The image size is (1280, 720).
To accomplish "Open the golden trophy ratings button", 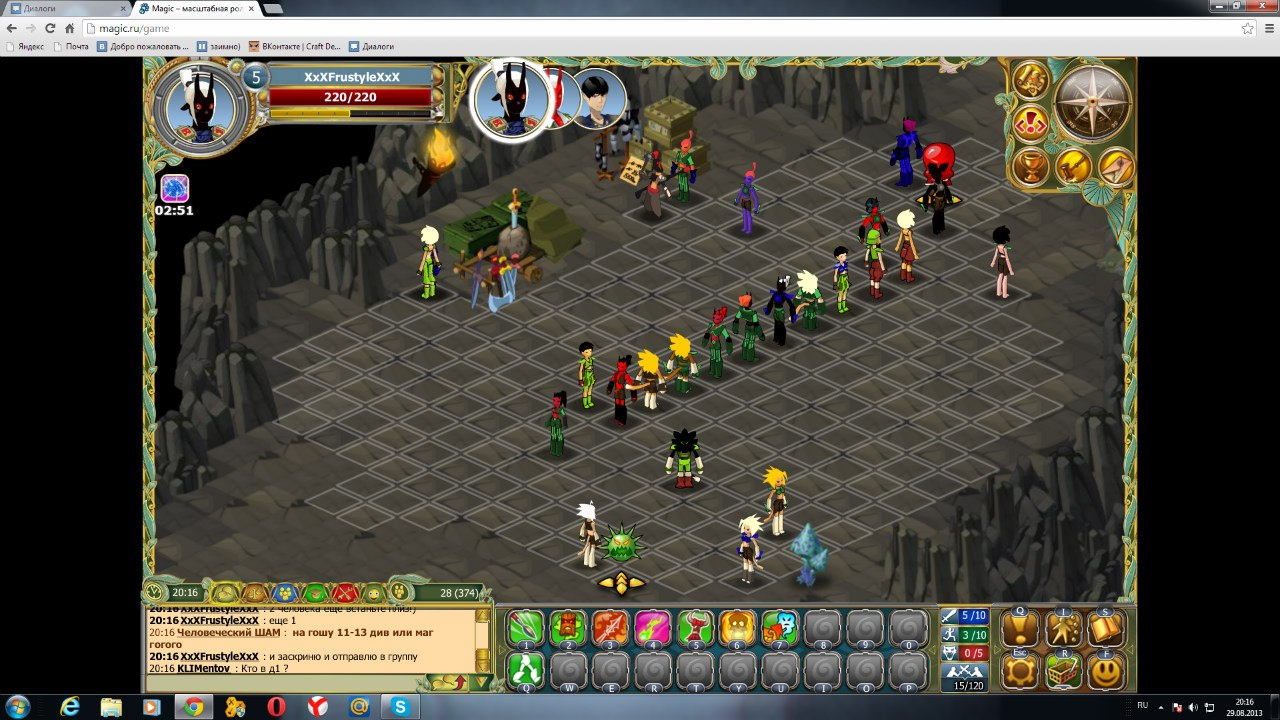I will pos(1030,166).
